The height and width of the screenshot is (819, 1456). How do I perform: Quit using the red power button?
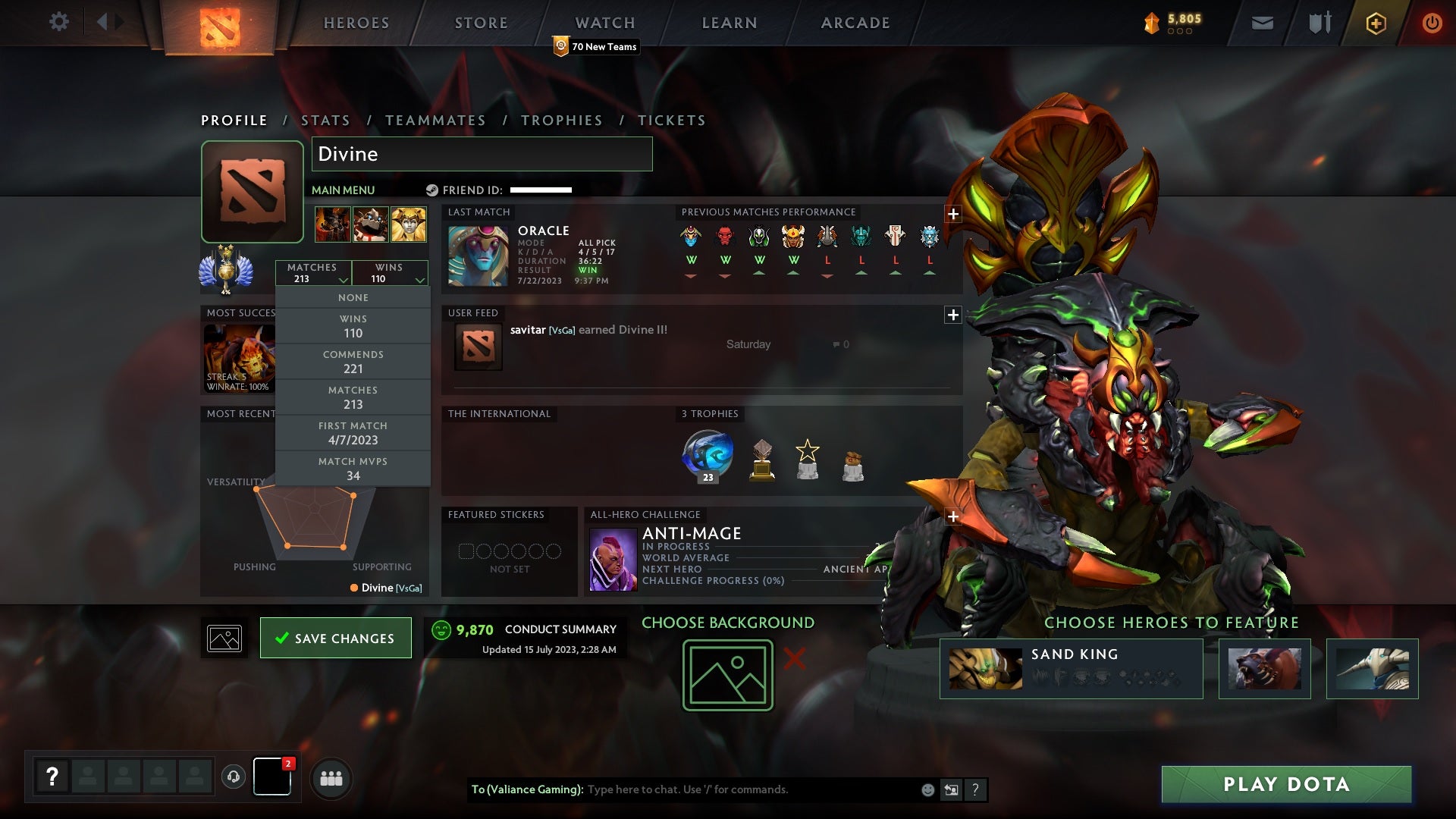click(x=1432, y=23)
